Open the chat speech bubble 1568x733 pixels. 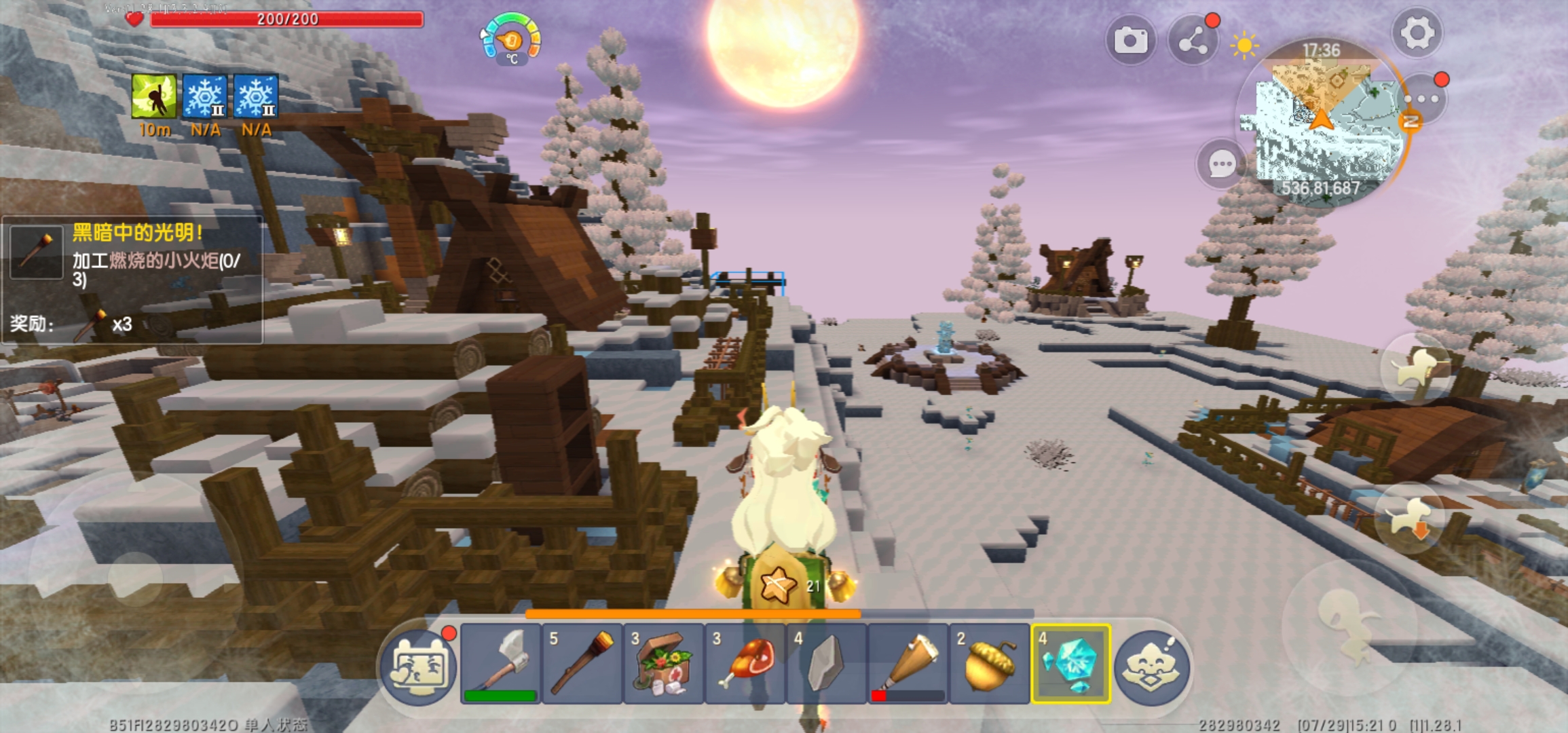point(1222,164)
